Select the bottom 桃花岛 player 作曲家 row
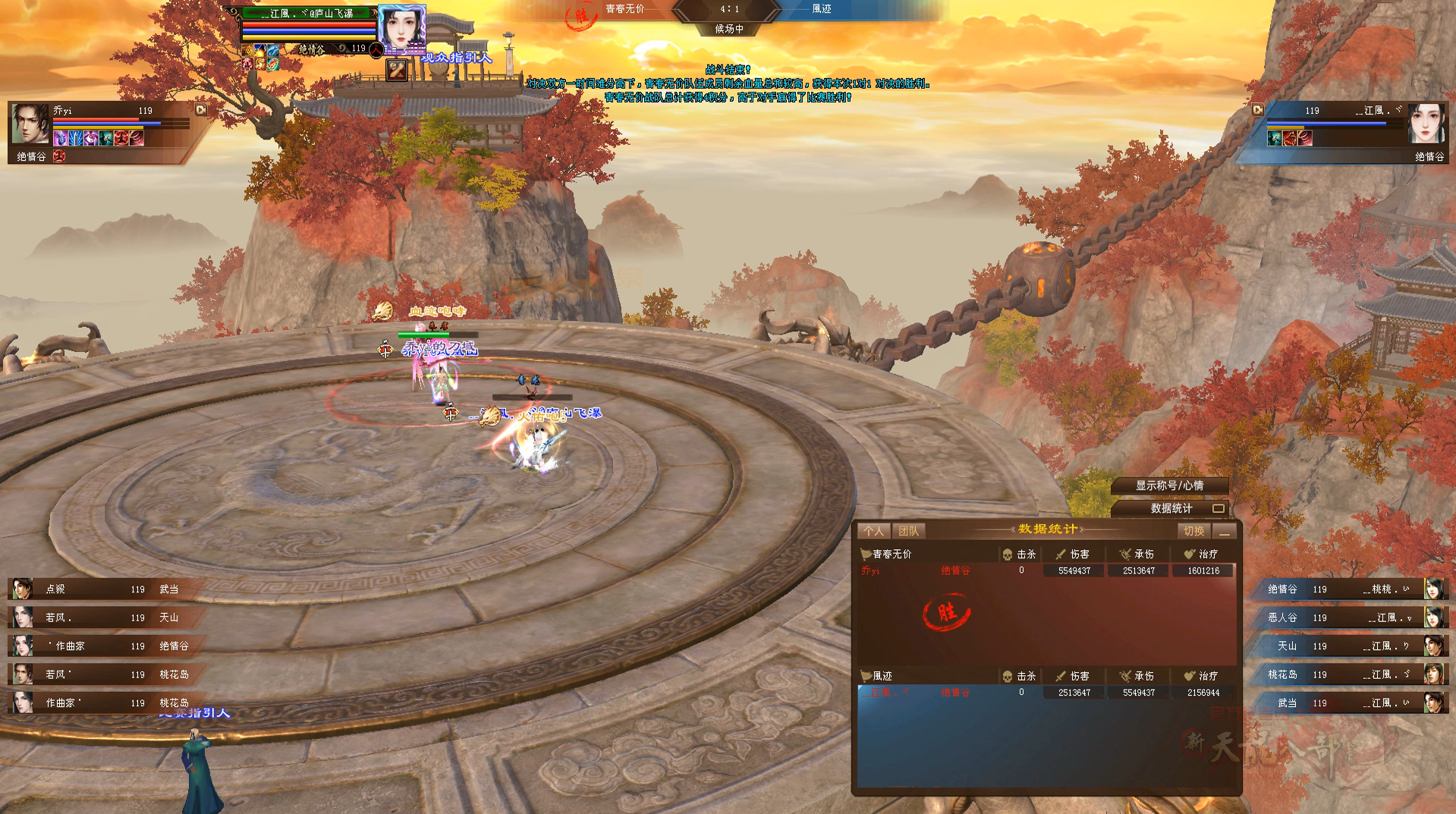Screen dimensions: 1456x814 (99, 703)
